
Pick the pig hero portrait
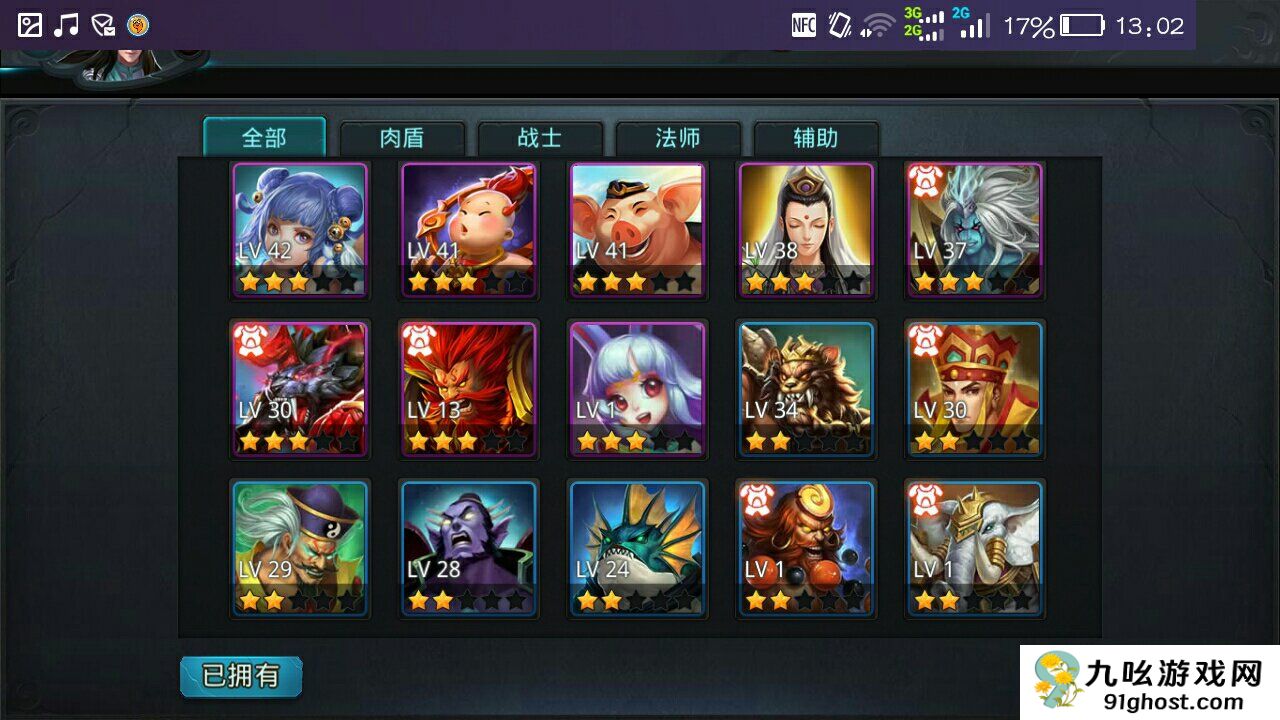tap(638, 230)
